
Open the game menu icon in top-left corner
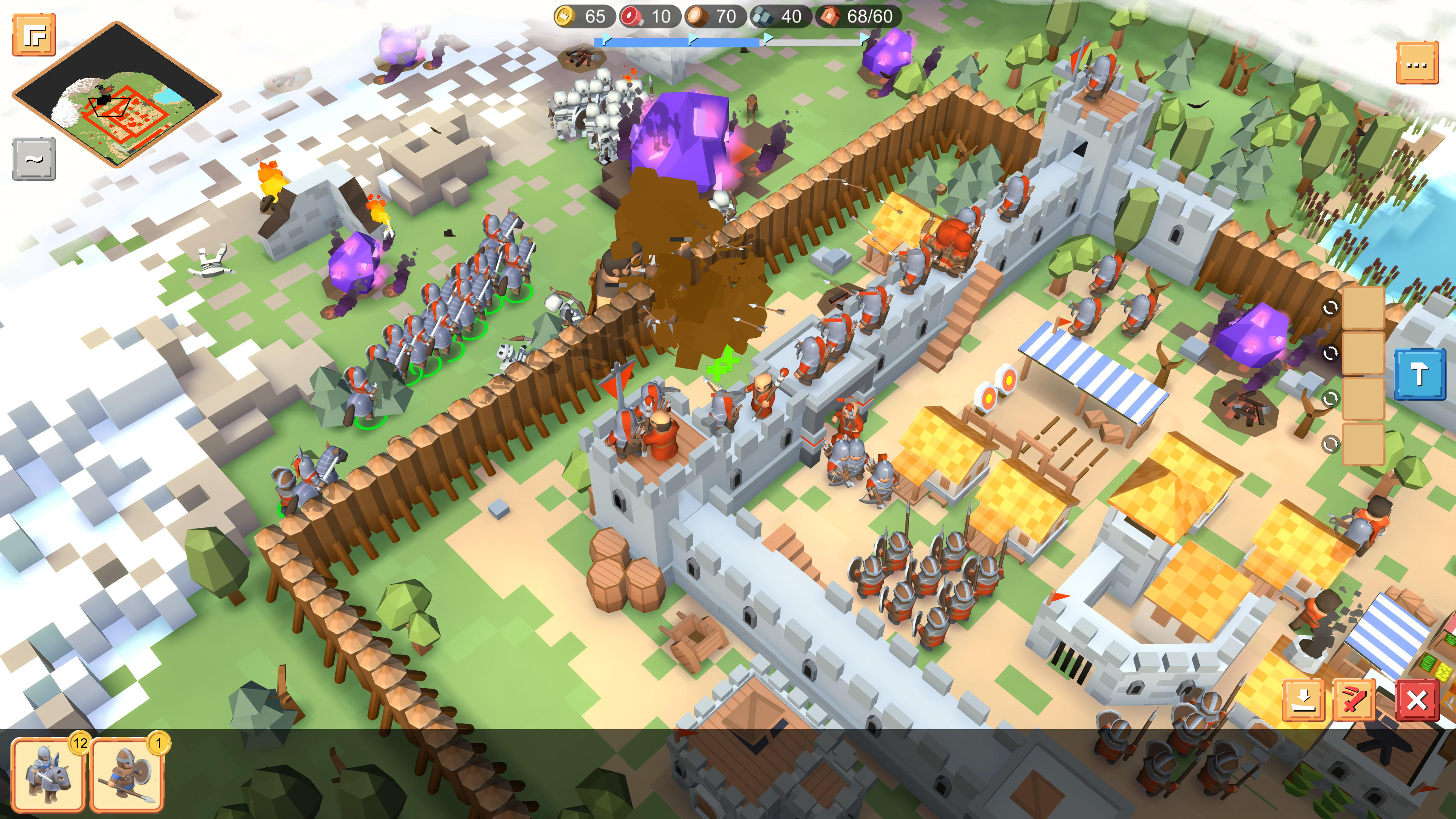35,35
